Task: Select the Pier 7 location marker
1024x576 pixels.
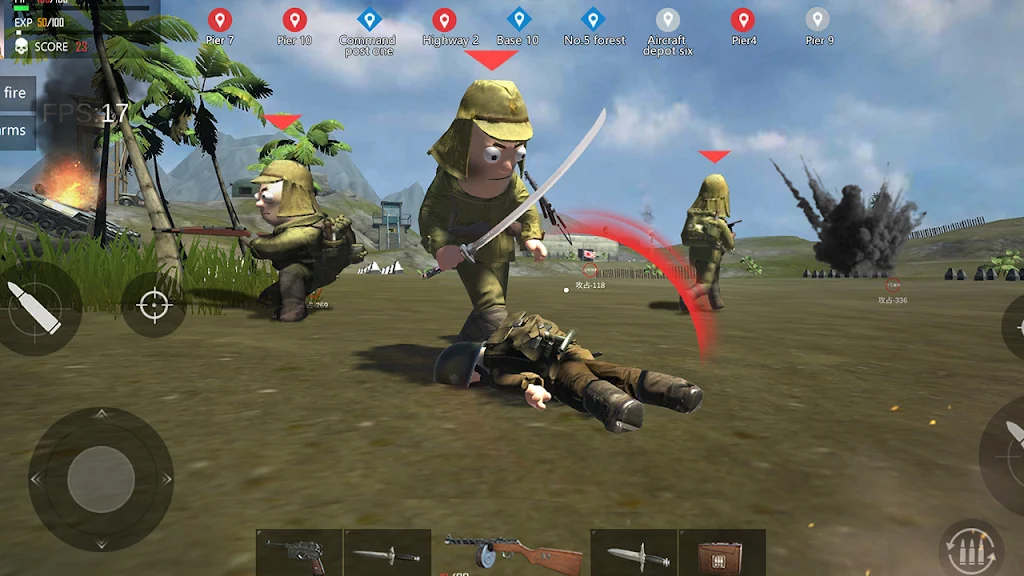Action: (x=220, y=20)
